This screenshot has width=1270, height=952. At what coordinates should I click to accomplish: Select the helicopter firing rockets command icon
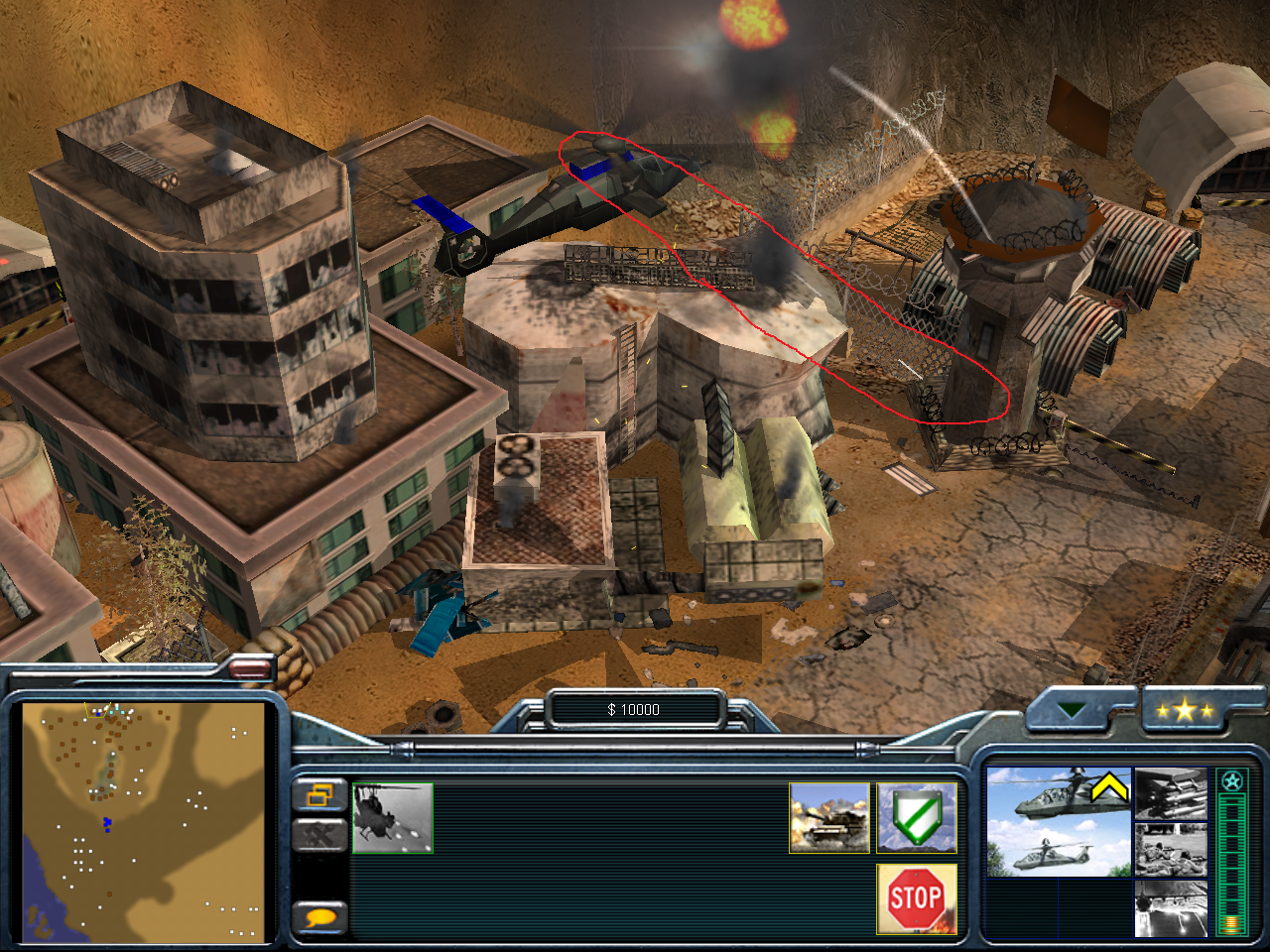coord(393,818)
